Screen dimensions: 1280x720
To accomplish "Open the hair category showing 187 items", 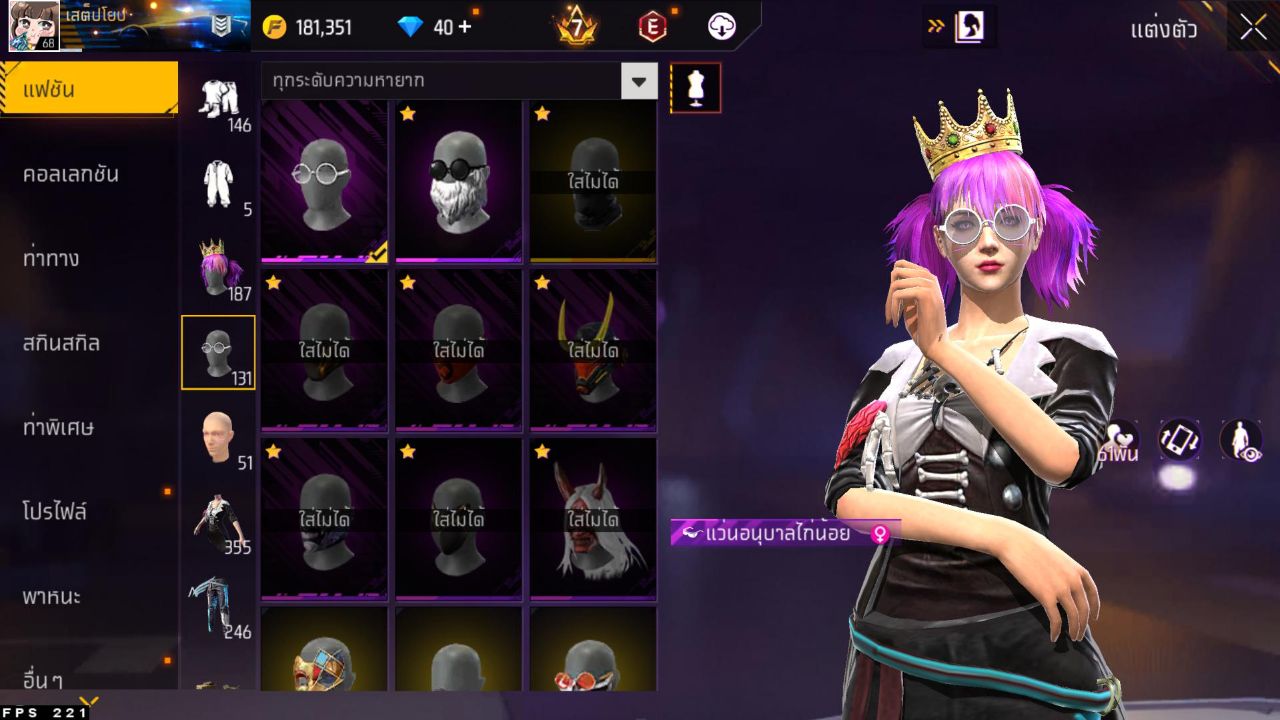I will click(219, 270).
